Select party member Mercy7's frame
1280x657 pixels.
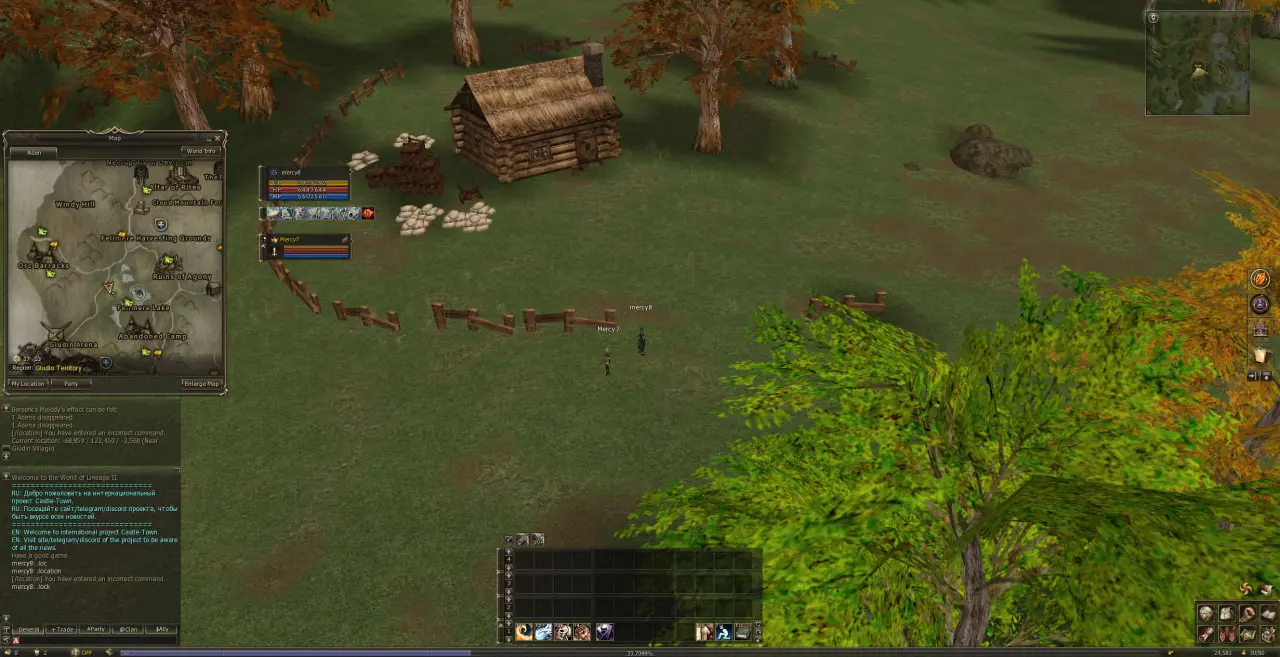(306, 246)
